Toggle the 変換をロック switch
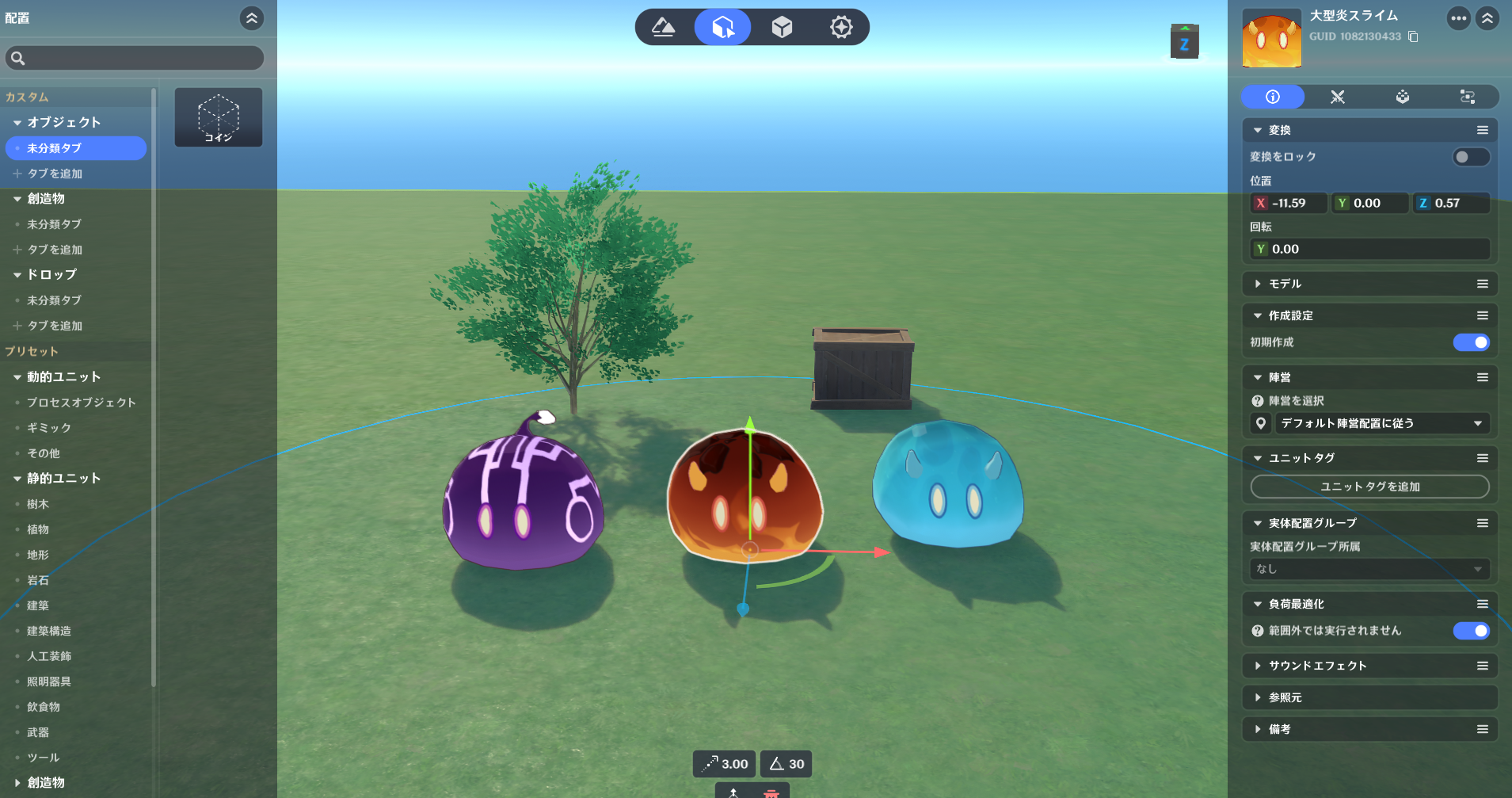The image size is (1512, 798). pyautogui.click(x=1470, y=157)
